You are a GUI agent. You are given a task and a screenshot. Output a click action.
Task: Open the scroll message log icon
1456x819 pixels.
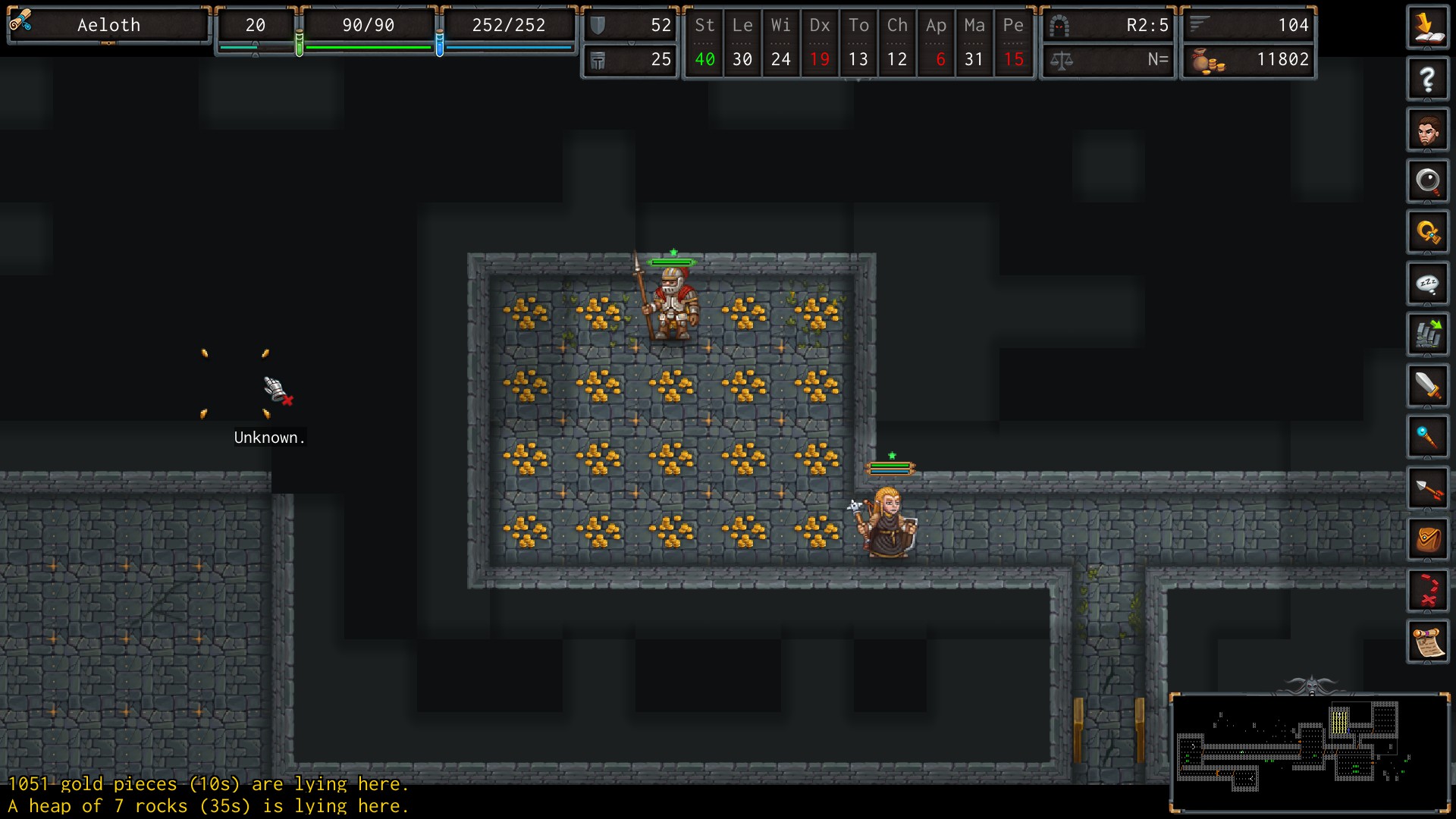pos(1427,642)
